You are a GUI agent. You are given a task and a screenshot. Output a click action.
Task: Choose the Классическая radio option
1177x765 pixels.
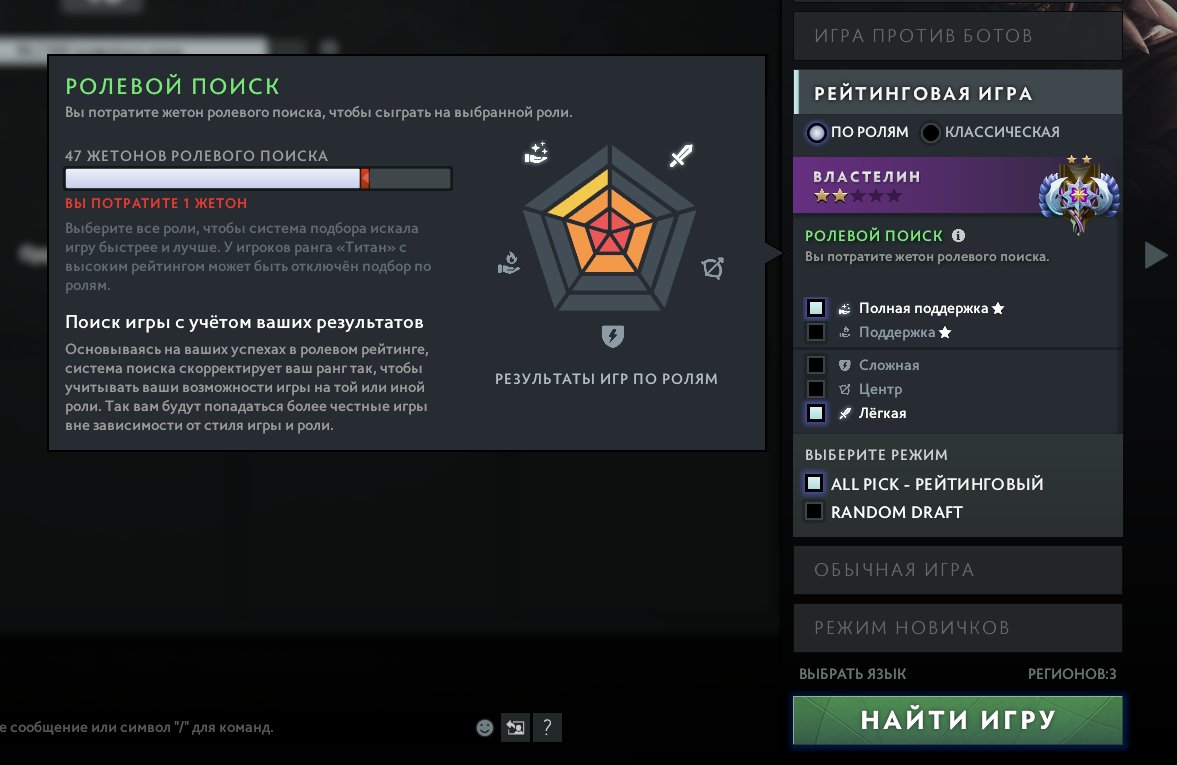(931, 132)
